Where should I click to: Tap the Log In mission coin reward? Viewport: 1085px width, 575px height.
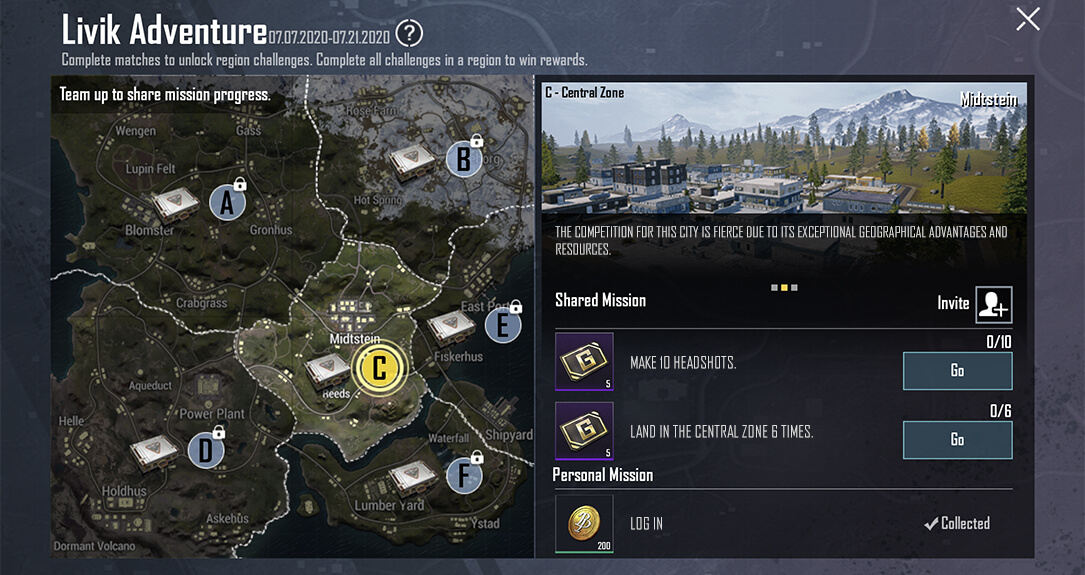[x=584, y=524]
